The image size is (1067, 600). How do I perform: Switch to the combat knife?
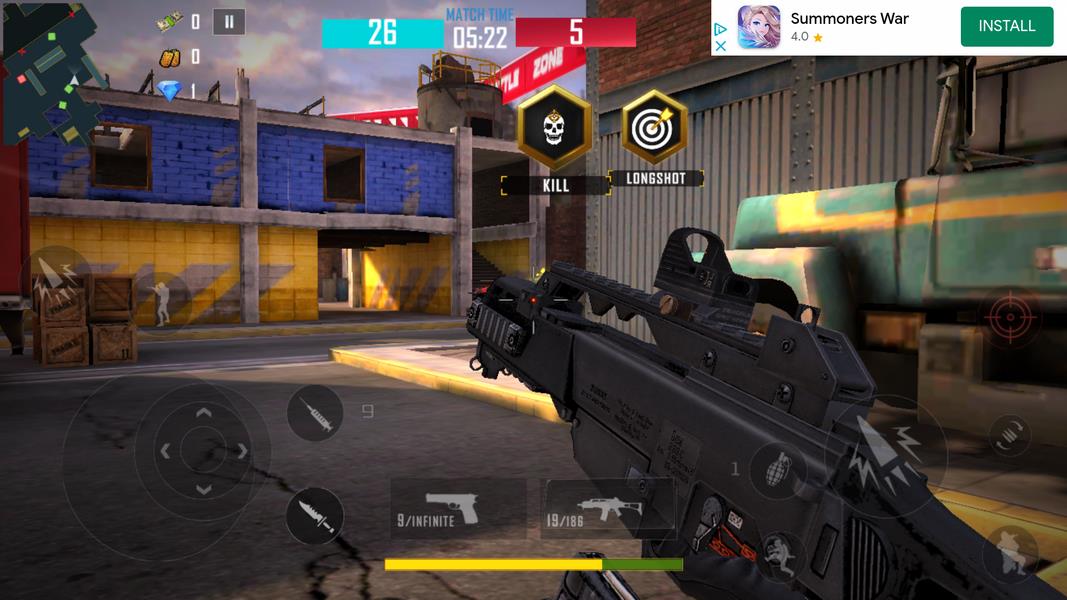(x=315, y=517)
